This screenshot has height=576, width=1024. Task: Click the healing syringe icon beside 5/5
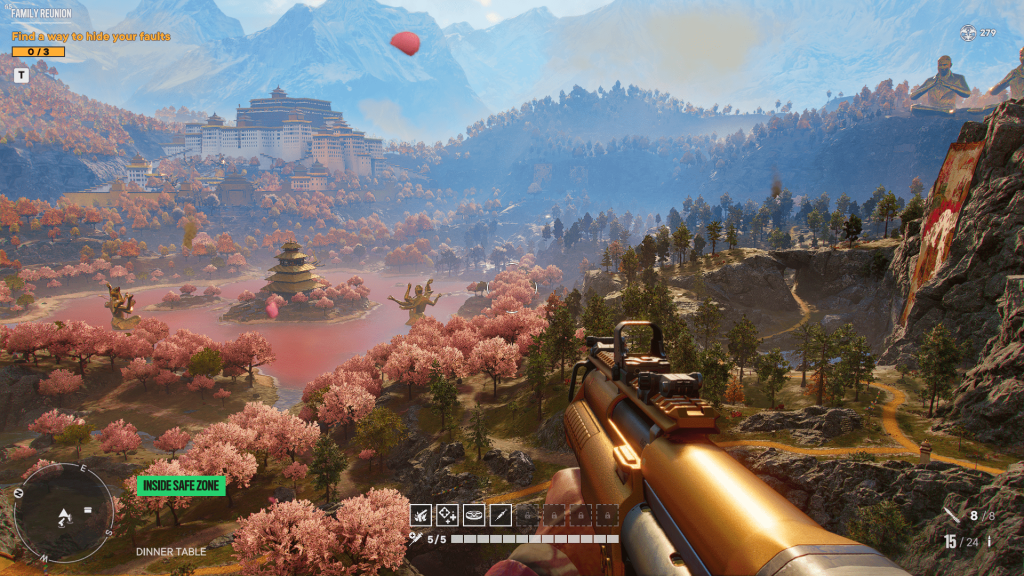(415, 539)
